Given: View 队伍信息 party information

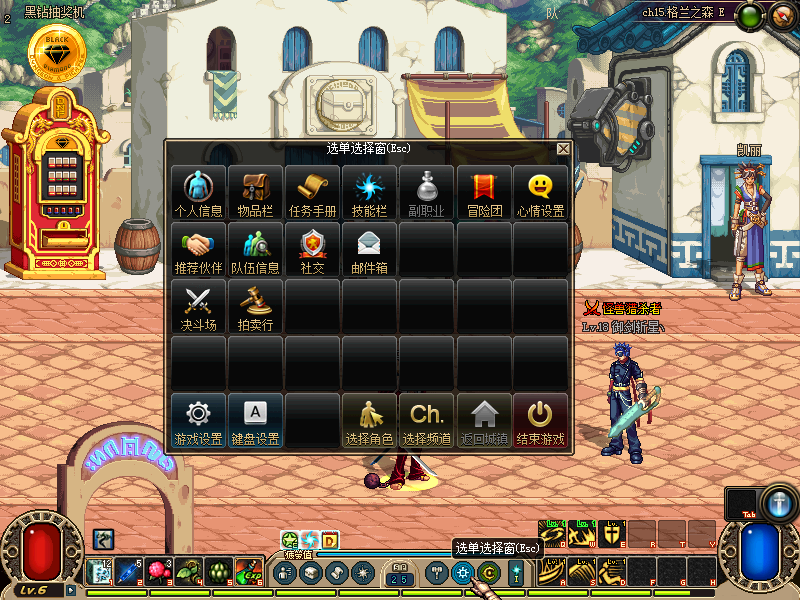Looking at the screenshot, I should 255,250.
